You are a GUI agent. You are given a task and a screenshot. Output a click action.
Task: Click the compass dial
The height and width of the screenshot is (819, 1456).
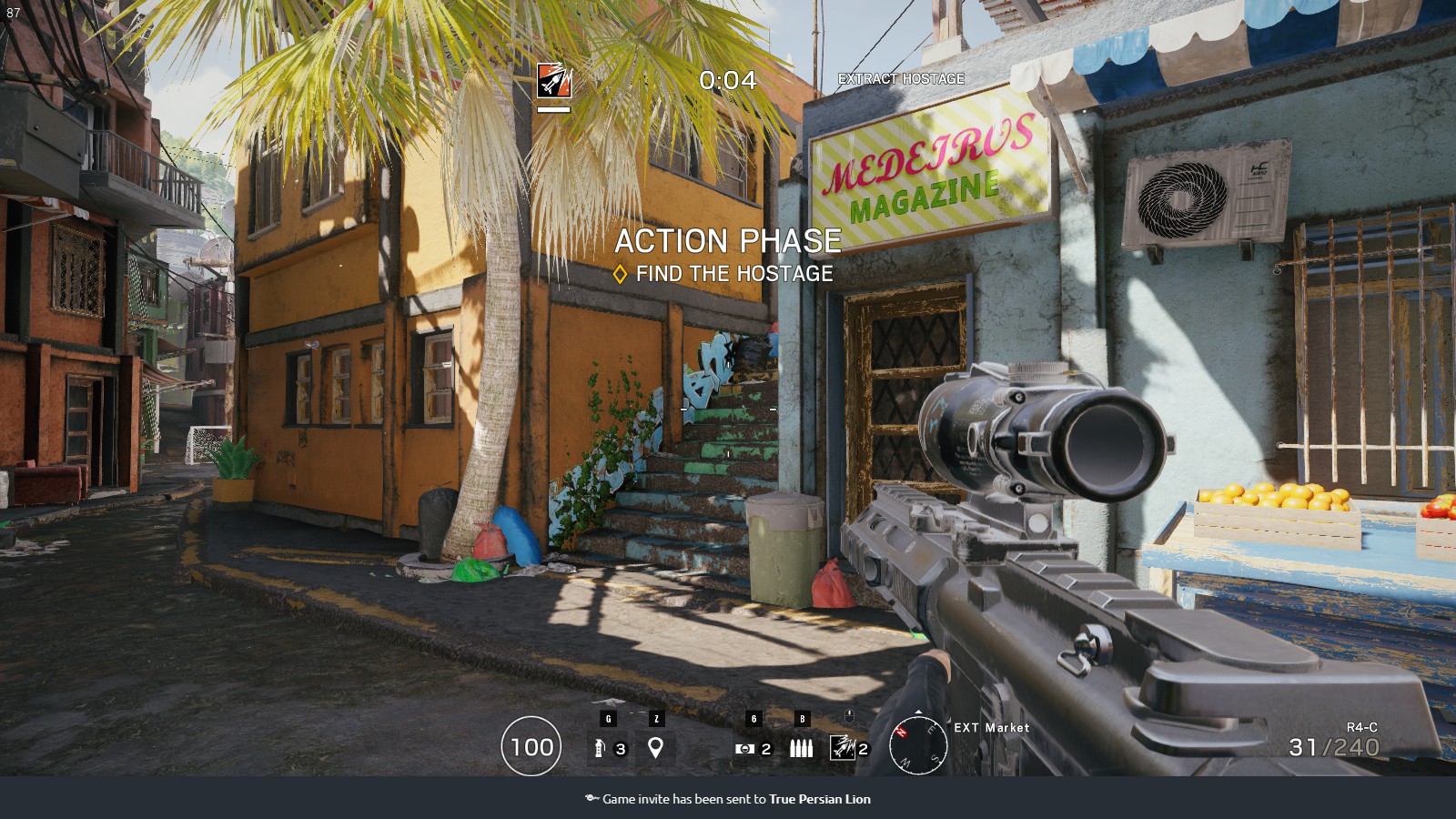tap(917, 745)
